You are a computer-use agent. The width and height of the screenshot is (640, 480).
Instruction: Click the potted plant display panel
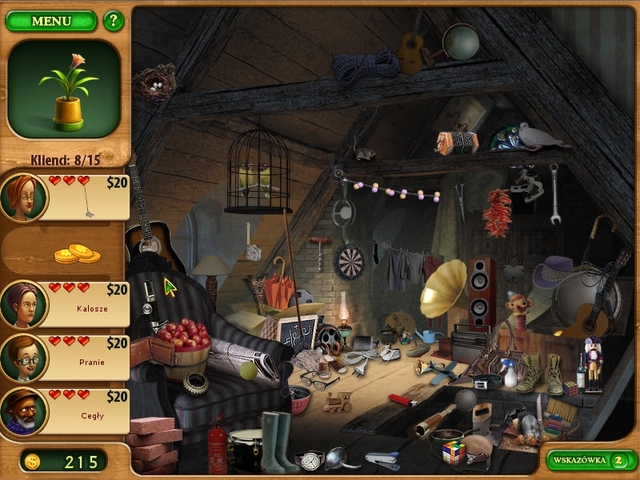pyautogui.click(x=64, y=88)
